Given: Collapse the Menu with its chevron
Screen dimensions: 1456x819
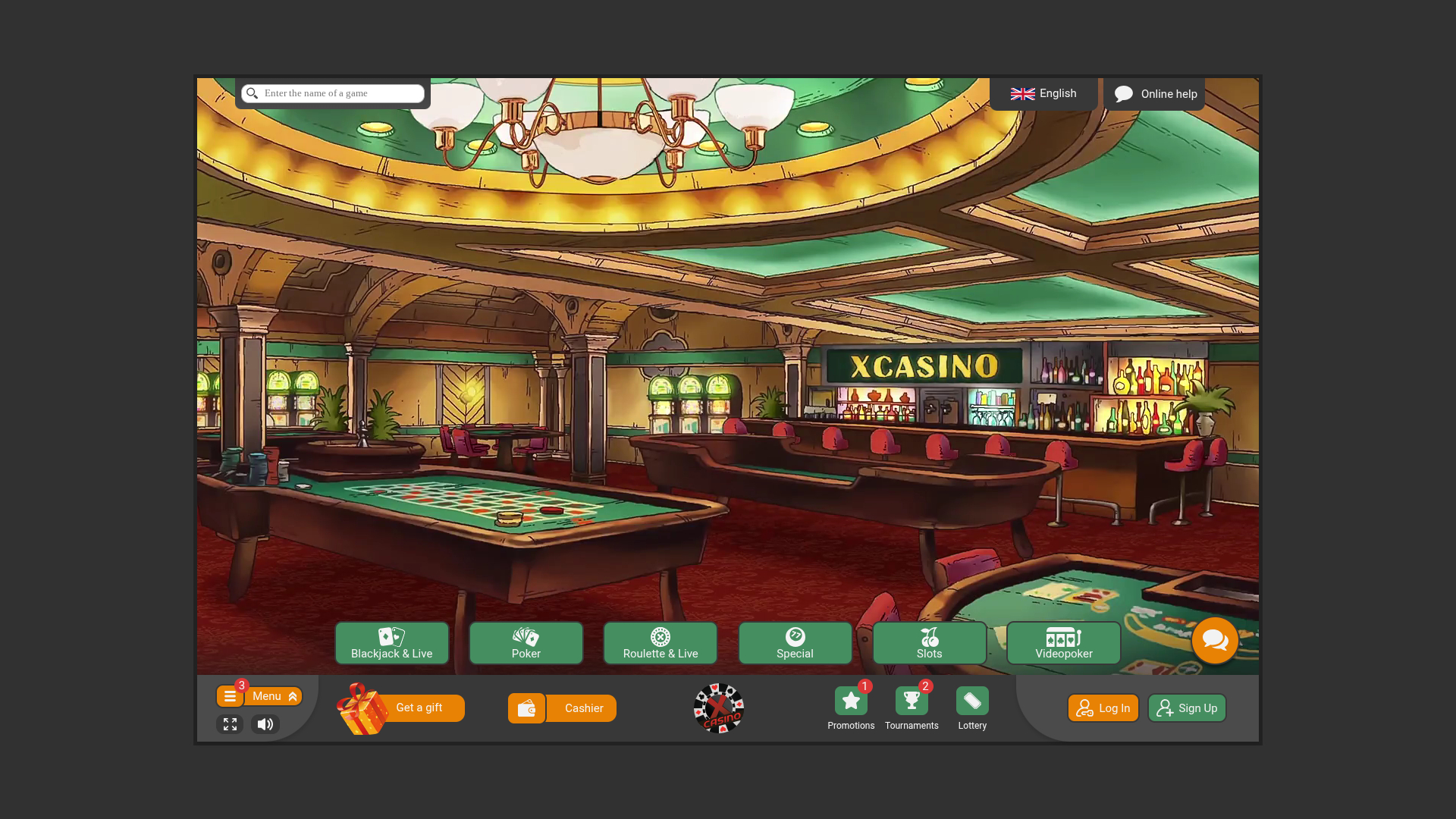Looking at the screenshot, I should tap(292, 695).
